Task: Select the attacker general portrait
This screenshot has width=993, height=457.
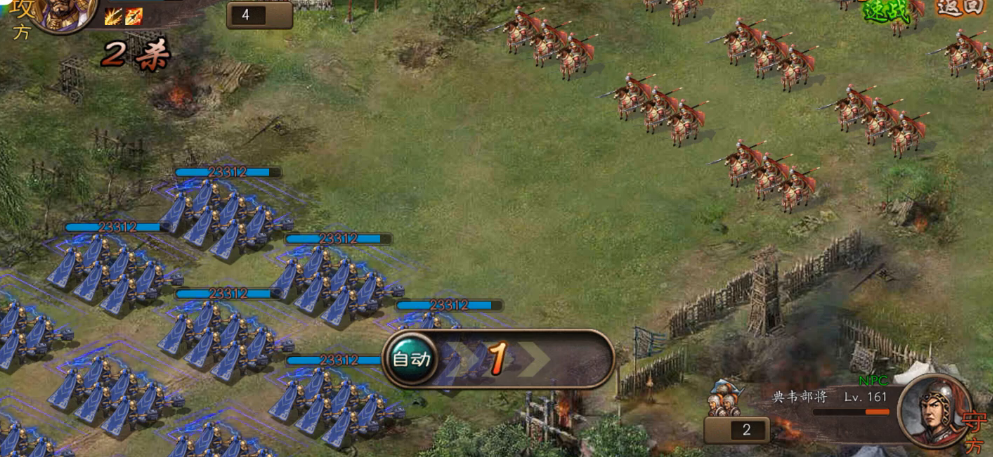Action: [x=66, y=12]
